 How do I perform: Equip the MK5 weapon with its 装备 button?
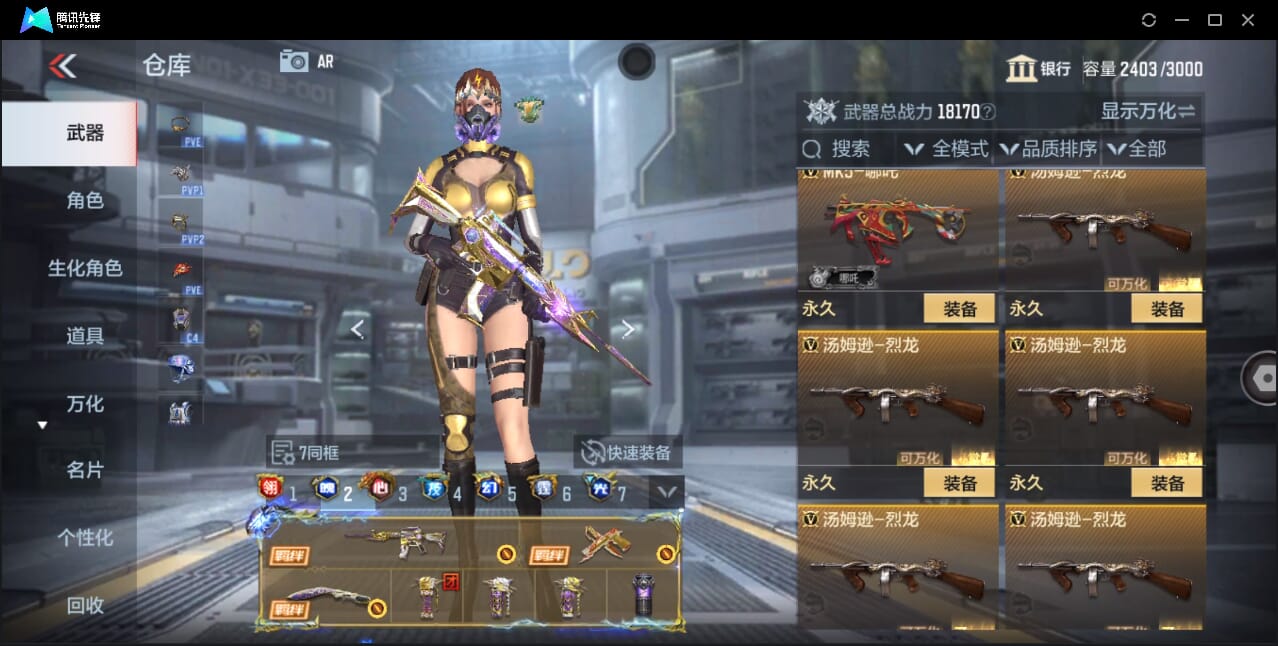959,309
